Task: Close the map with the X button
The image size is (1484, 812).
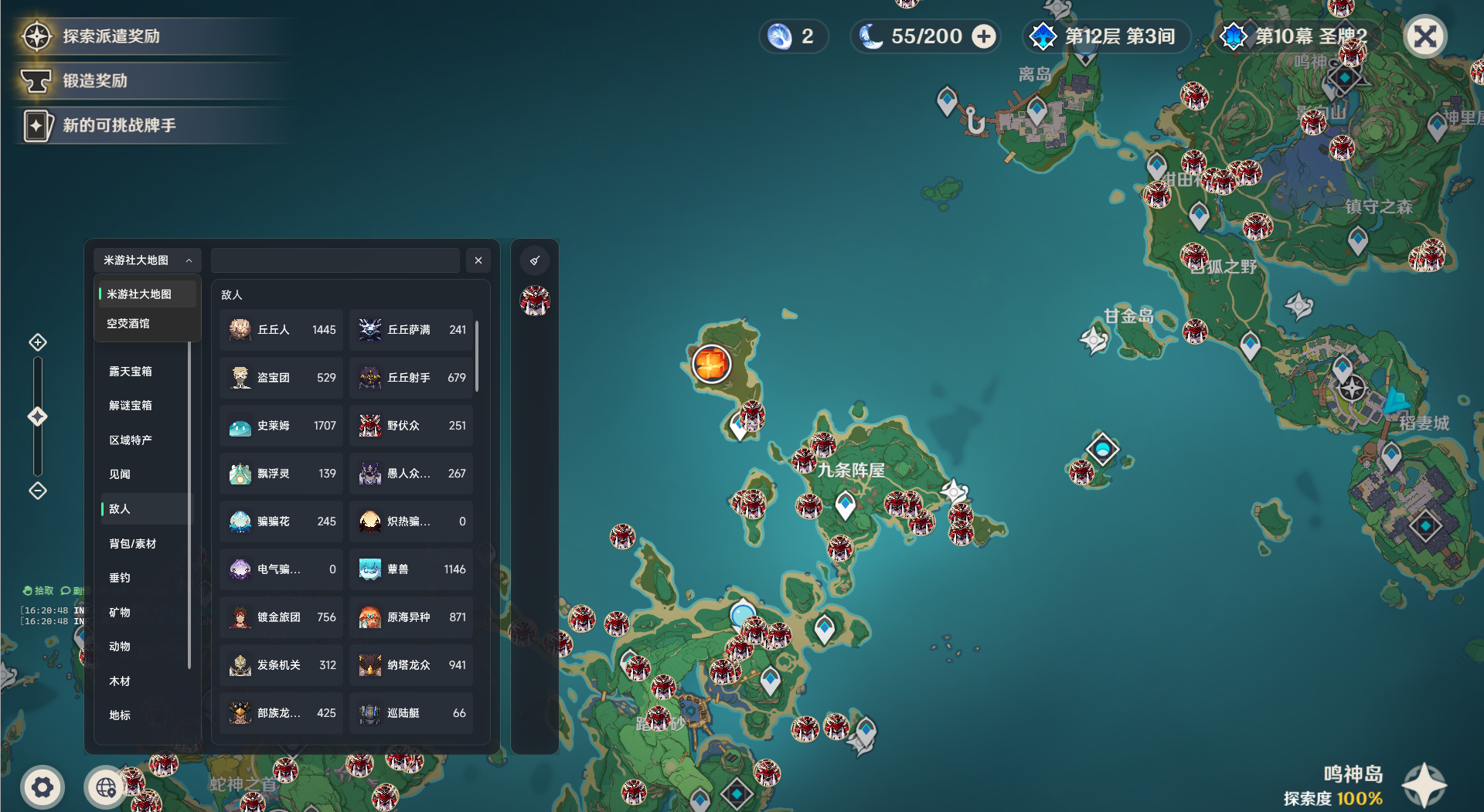Action: (1424, 36)
